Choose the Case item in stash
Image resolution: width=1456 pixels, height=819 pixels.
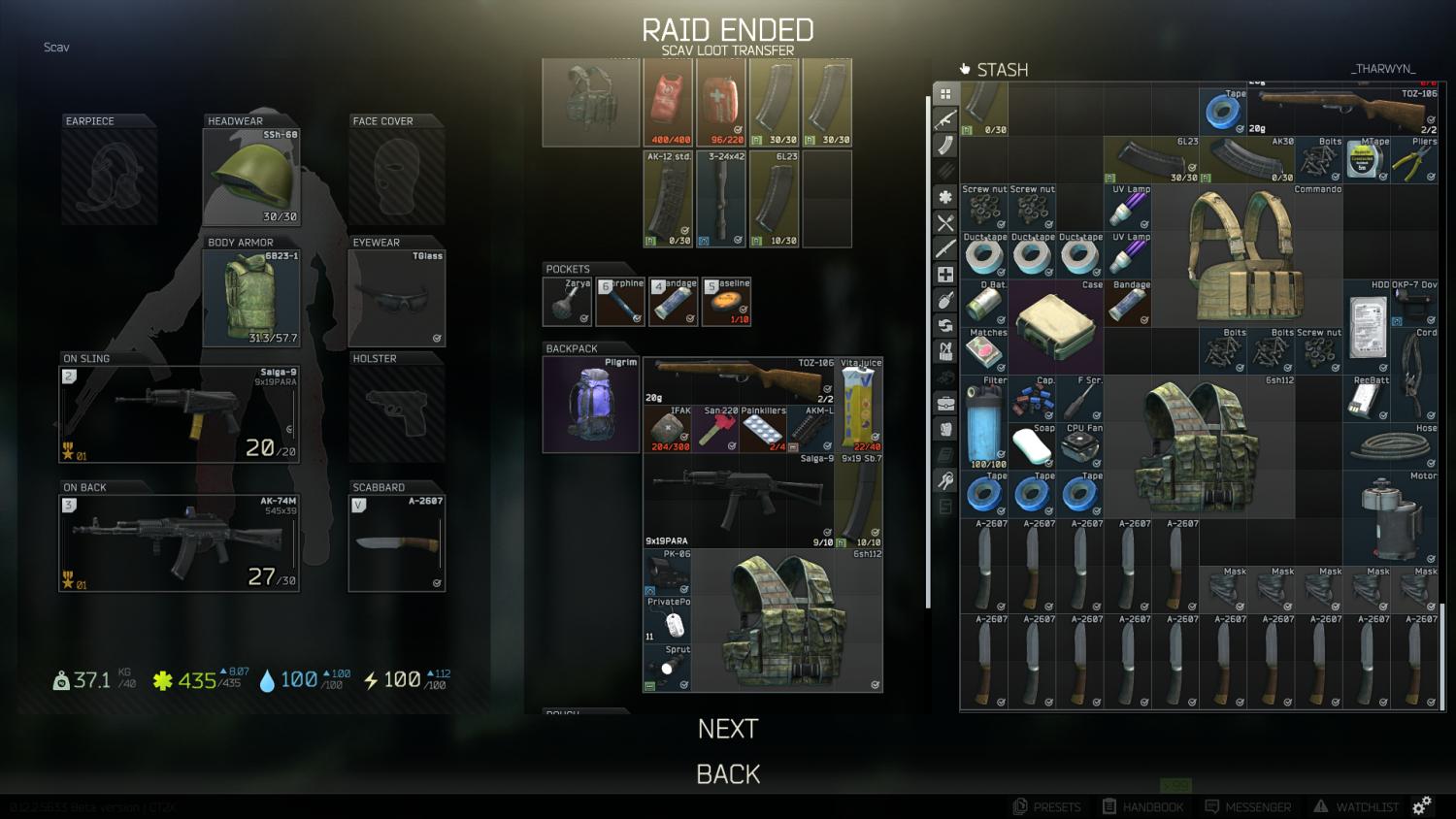1055,326
